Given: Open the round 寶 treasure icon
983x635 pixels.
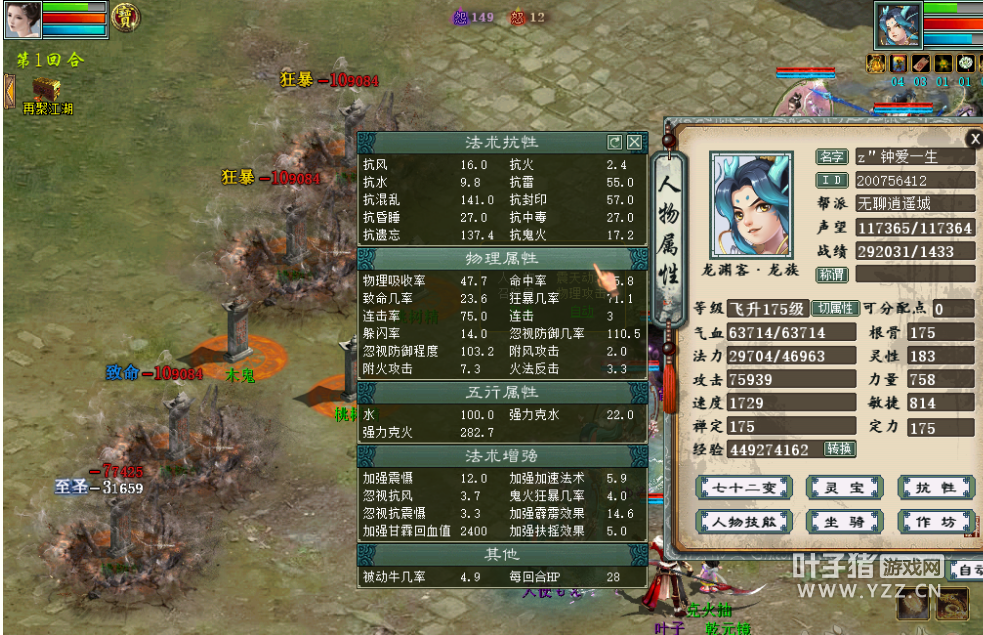Looking at the screenshot, I should [x=125, y=16].
